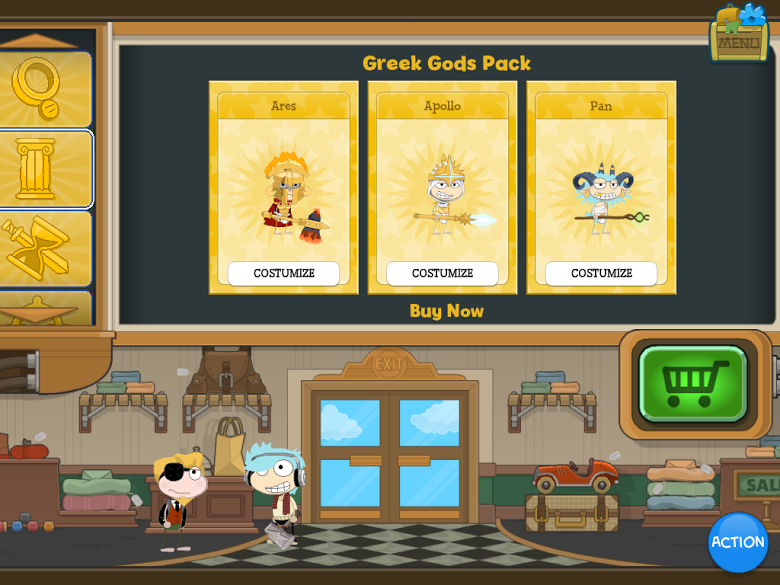Choose the sword and hourglass category tab
Screen dimensions: 780x585
[x=40, y=247]
